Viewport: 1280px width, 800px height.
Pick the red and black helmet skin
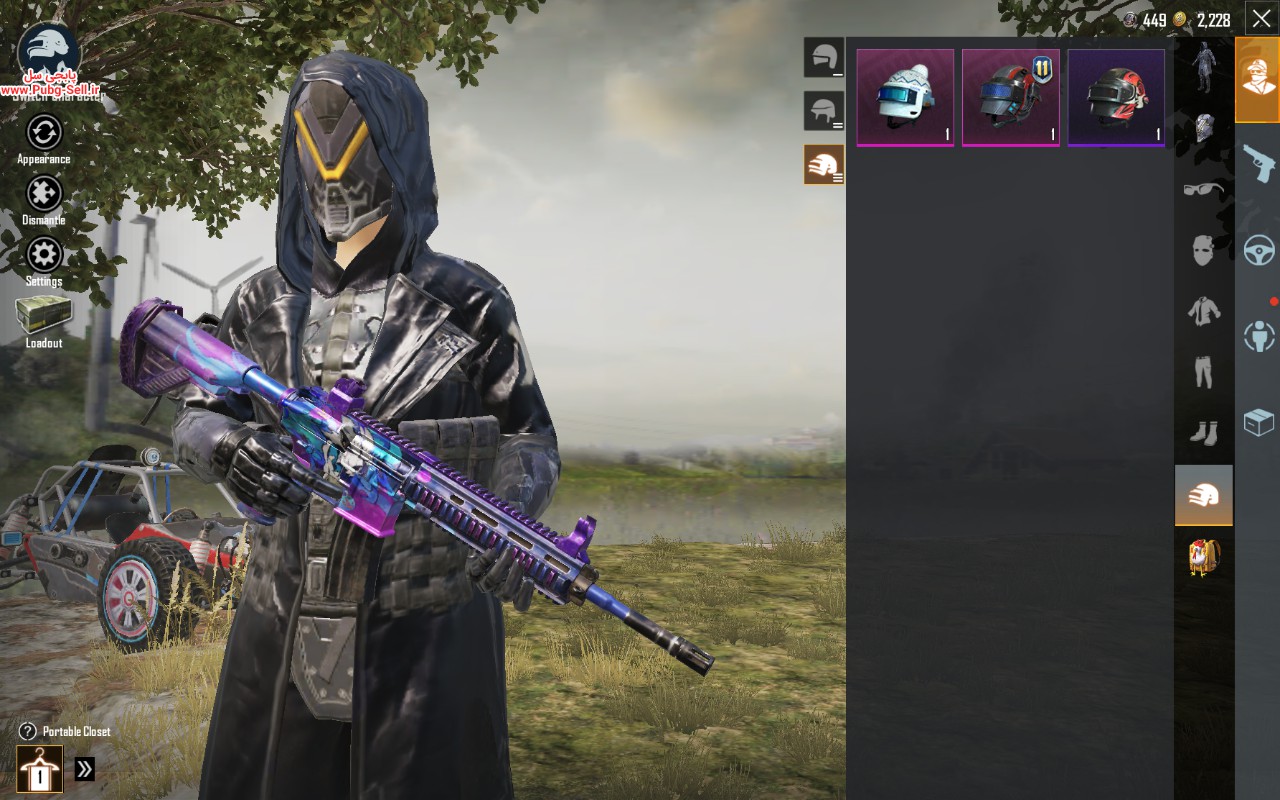pyautogui.click(x=1116, y=97)
